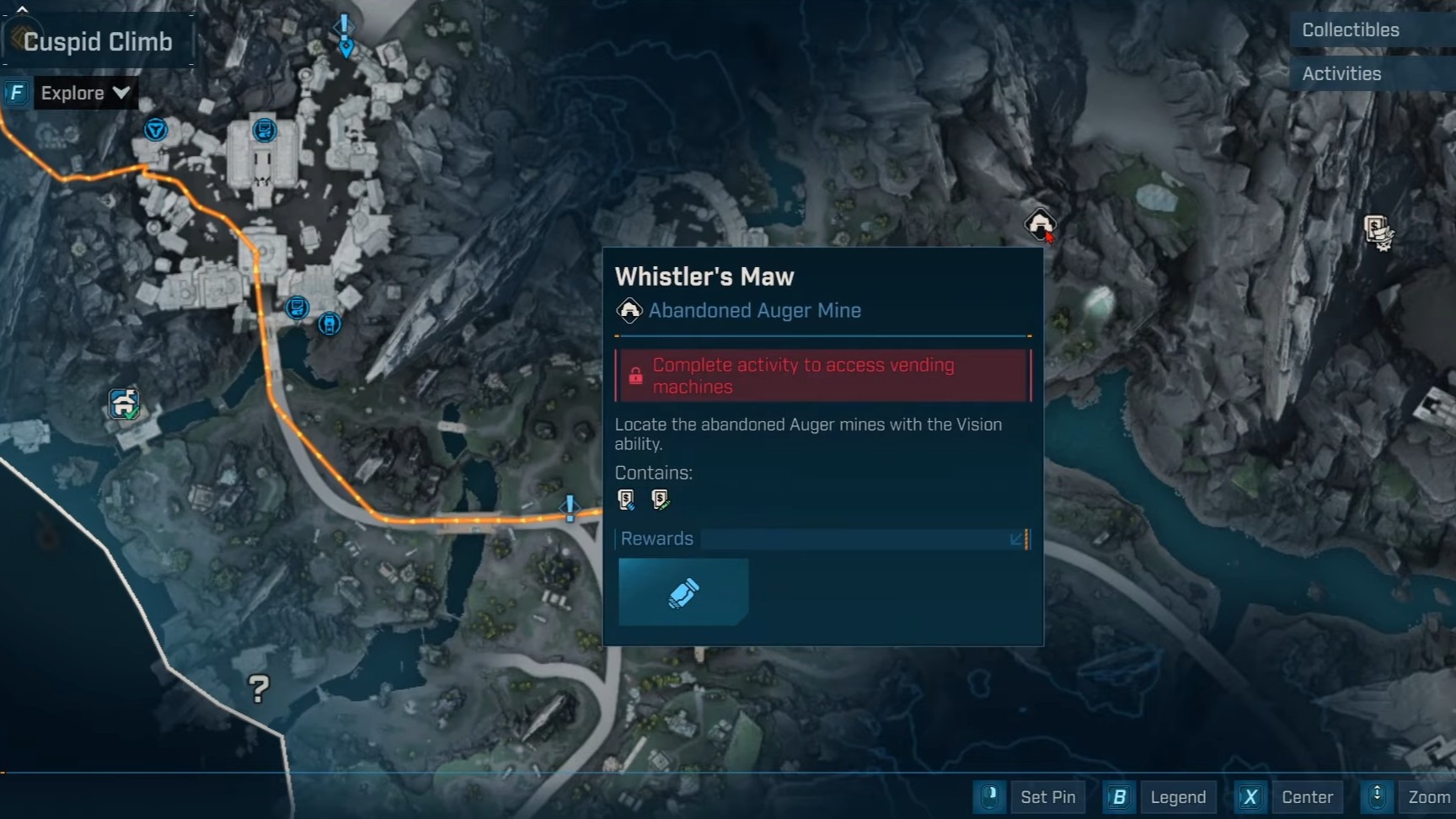
Task: Select the collectible marker near the right edge
Action: coord(1378,231)
